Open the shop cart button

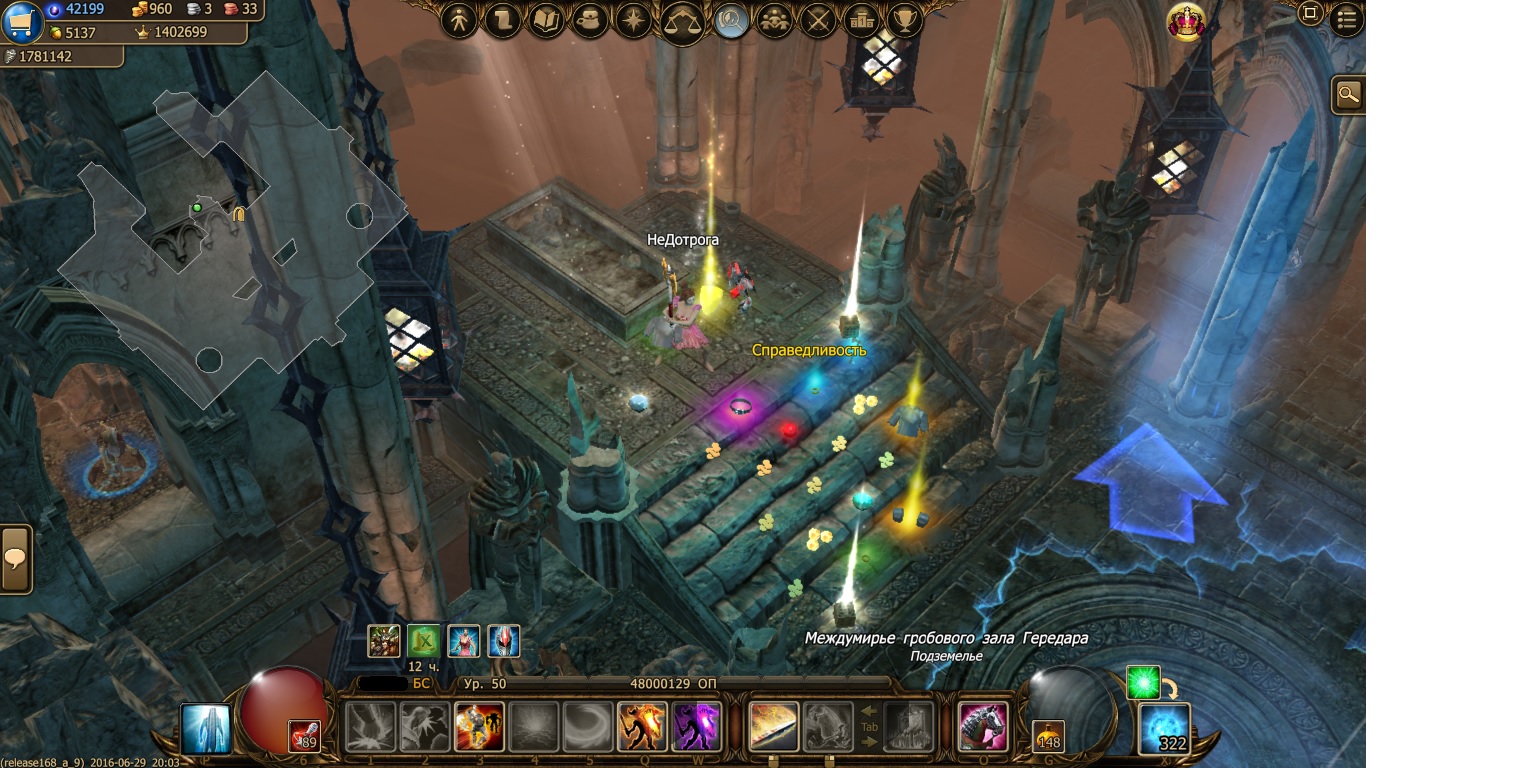pos(21,22)
